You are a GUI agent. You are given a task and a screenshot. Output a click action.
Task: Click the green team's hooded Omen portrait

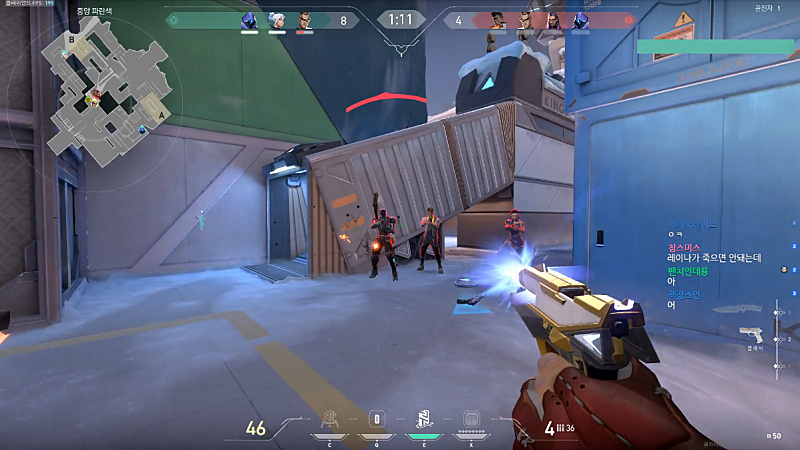[x=249, y=20]
